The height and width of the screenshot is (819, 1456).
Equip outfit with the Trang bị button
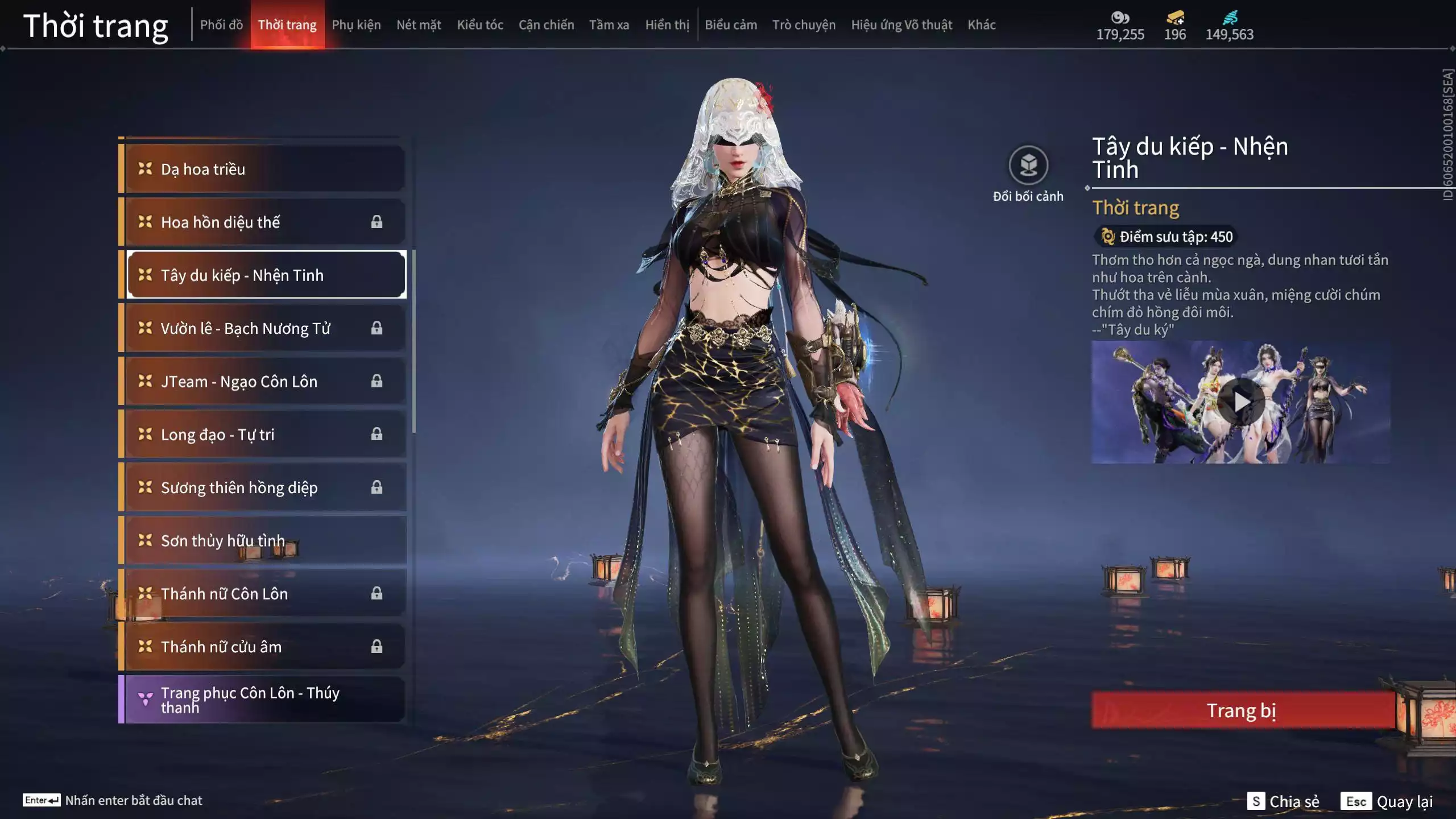click(x=1242, y=710)
